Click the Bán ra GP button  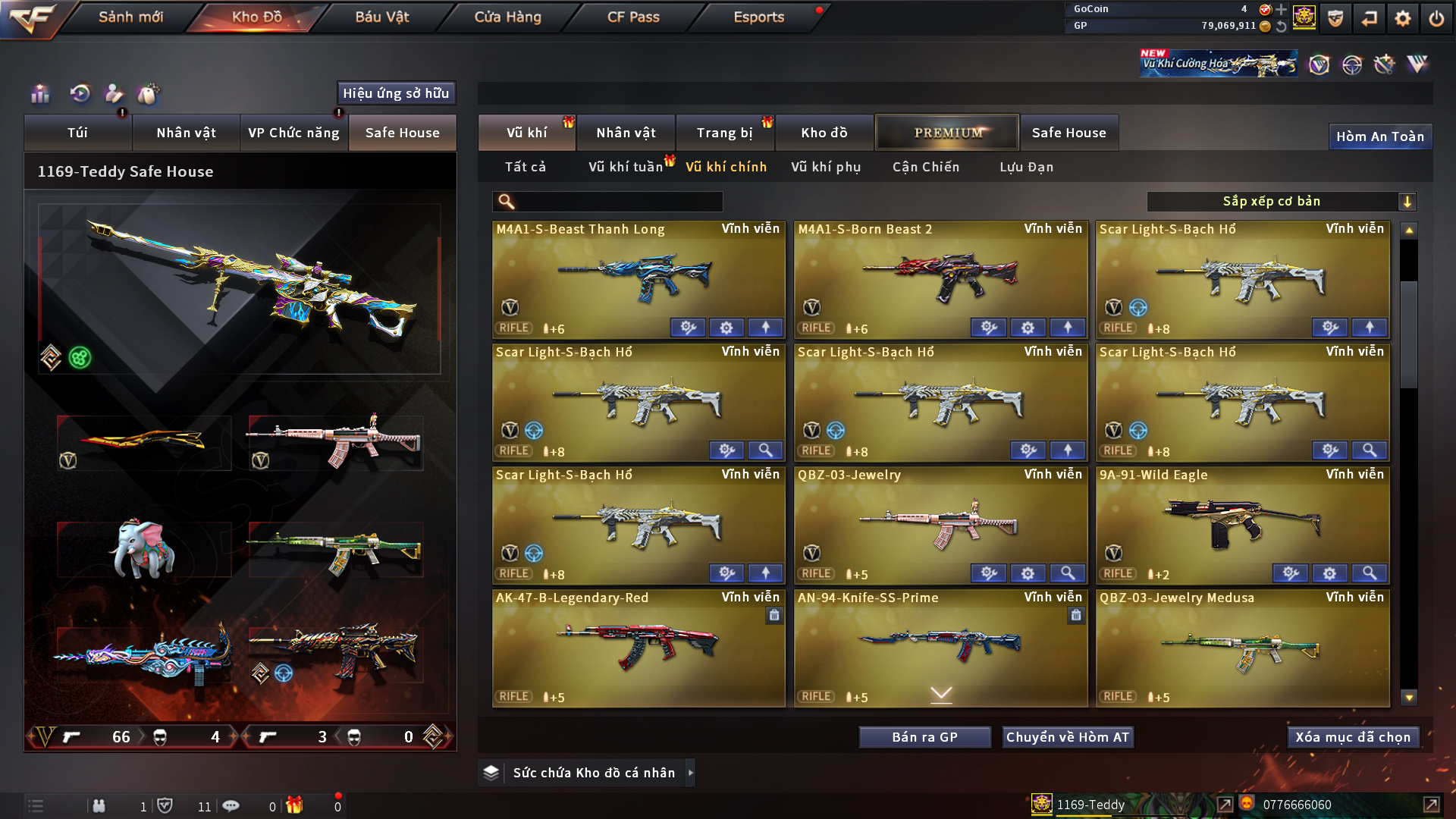click(x=924, y=737)
